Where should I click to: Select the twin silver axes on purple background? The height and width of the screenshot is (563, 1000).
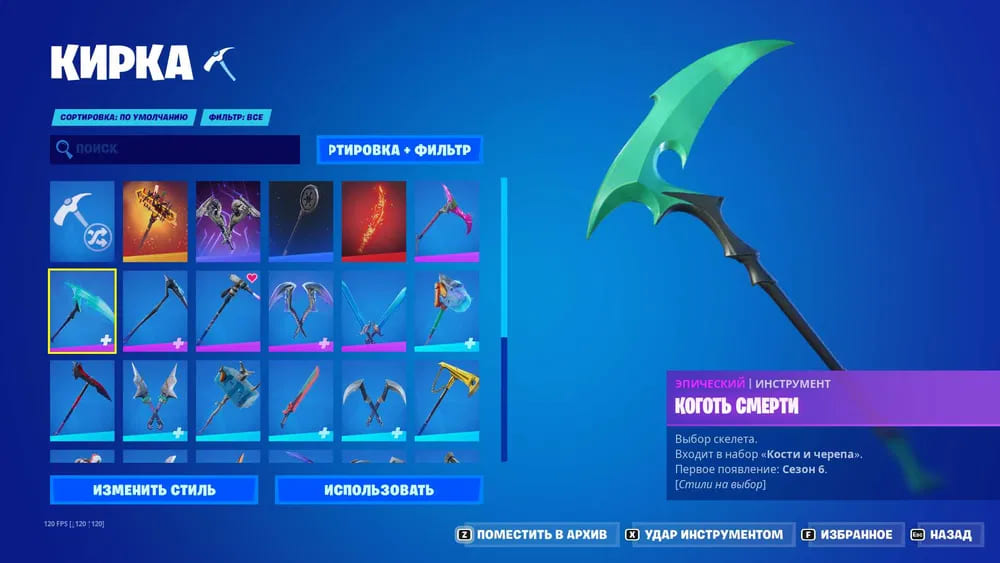click(x=228, y=221)
